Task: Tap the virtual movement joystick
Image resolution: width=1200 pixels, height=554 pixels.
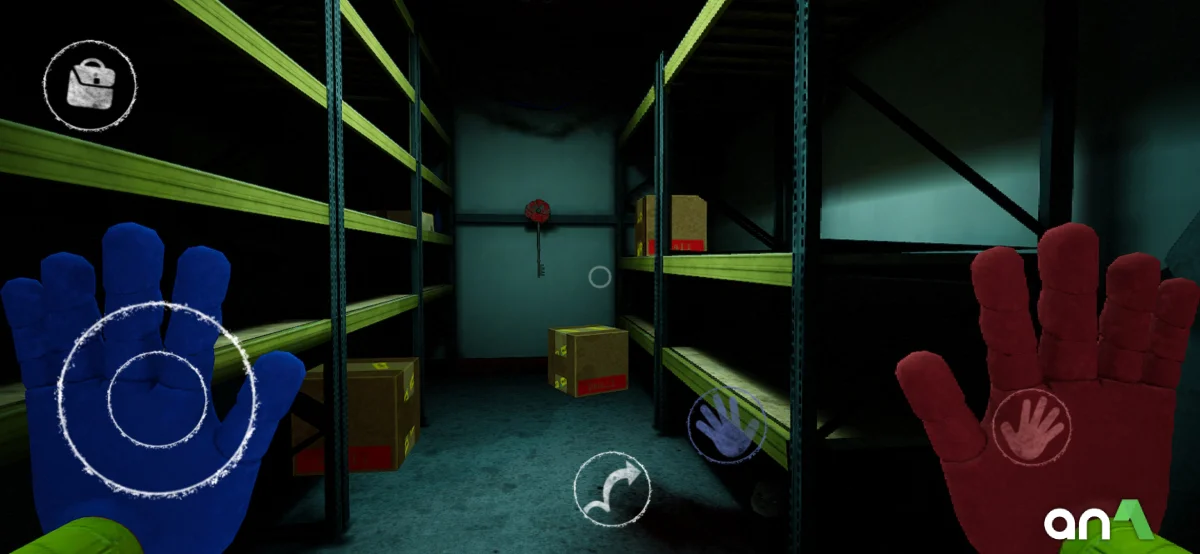Action: (157, 397)
